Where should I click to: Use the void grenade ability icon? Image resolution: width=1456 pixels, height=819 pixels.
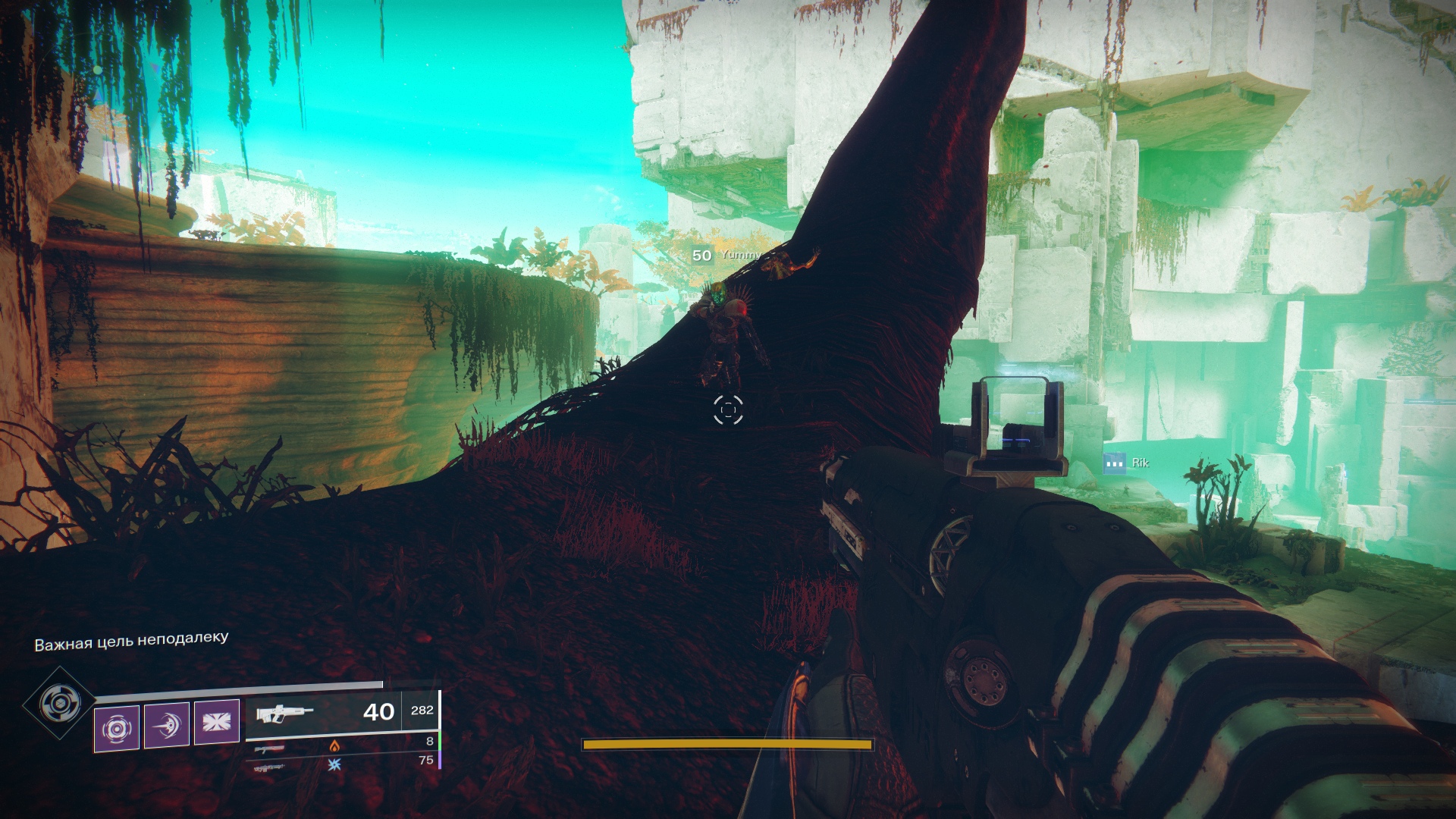point(117,727)
